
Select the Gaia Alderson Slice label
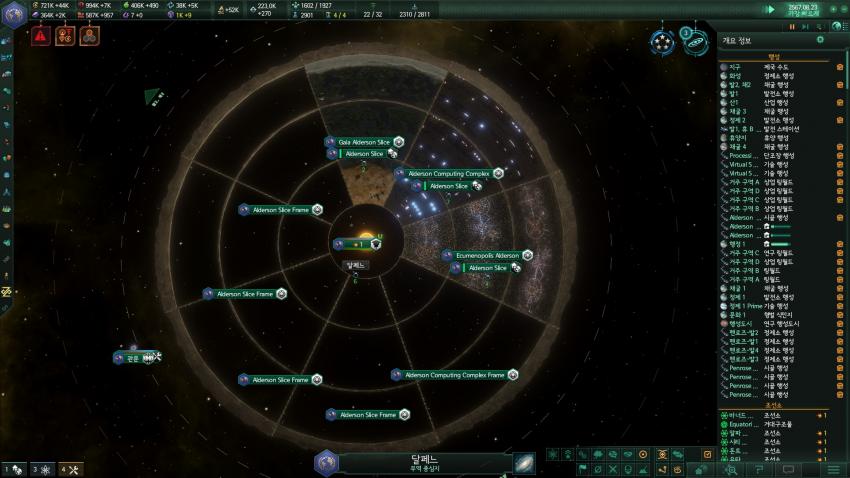click(363, 142)
